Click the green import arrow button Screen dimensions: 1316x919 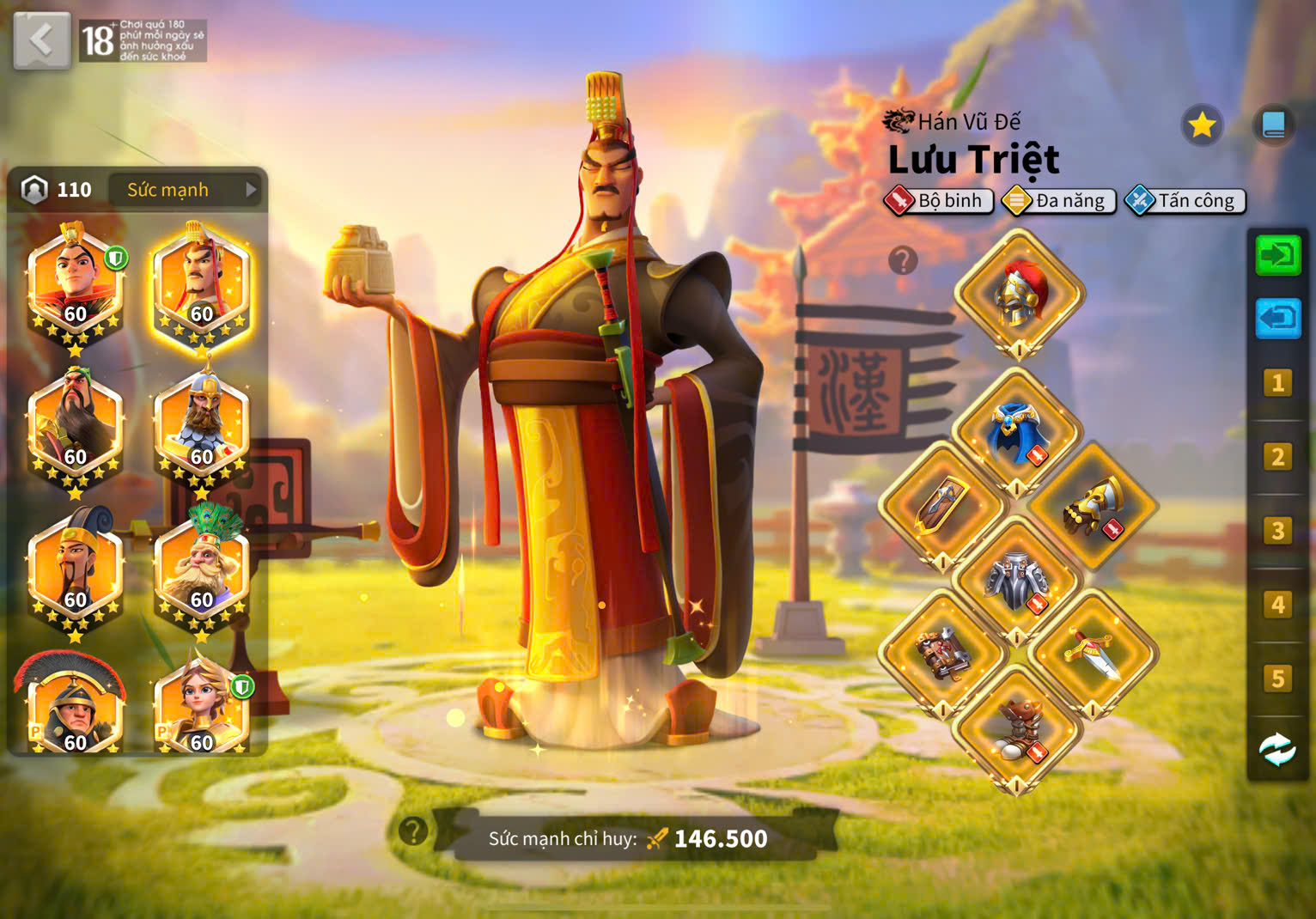(x=1278, y=256)
